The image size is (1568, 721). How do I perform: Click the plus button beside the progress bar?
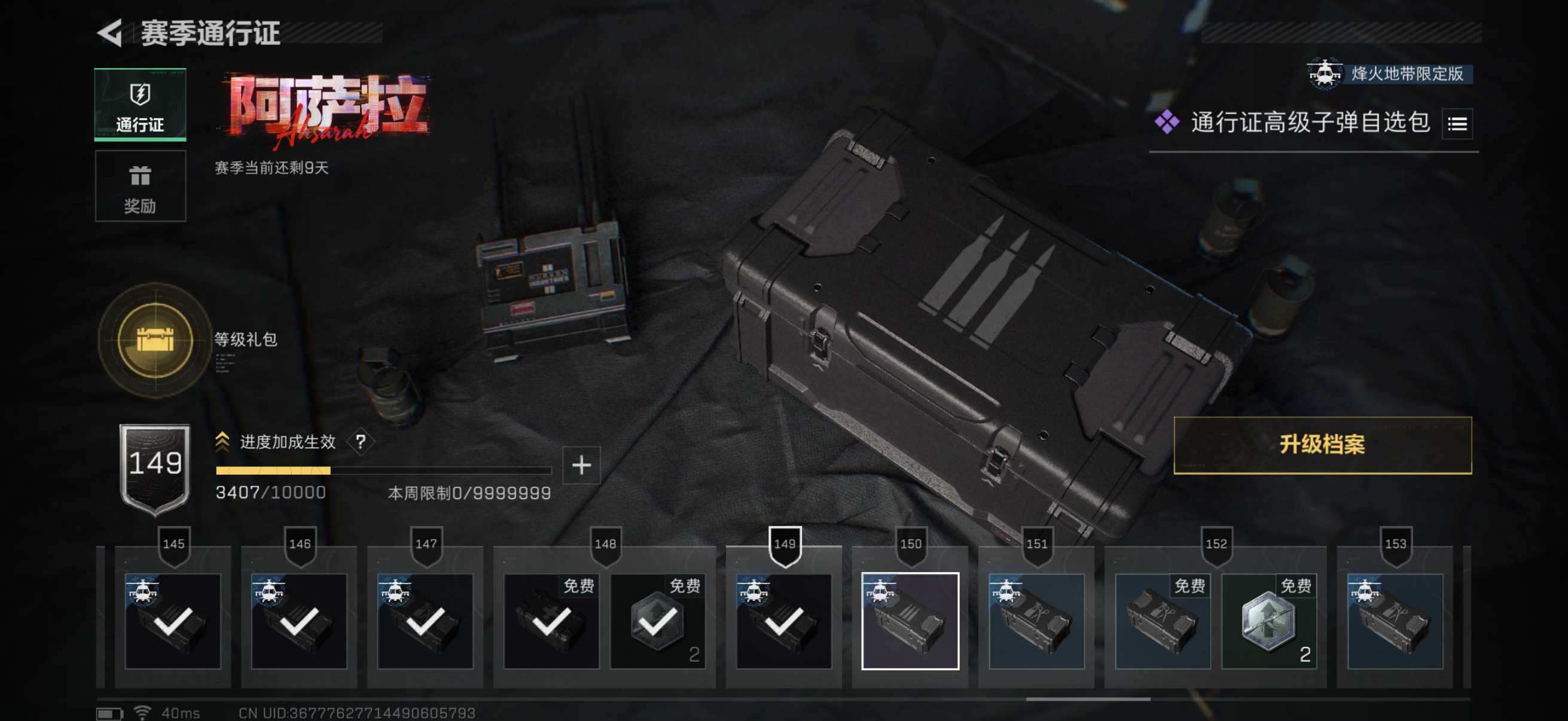[x=581, y=466]
